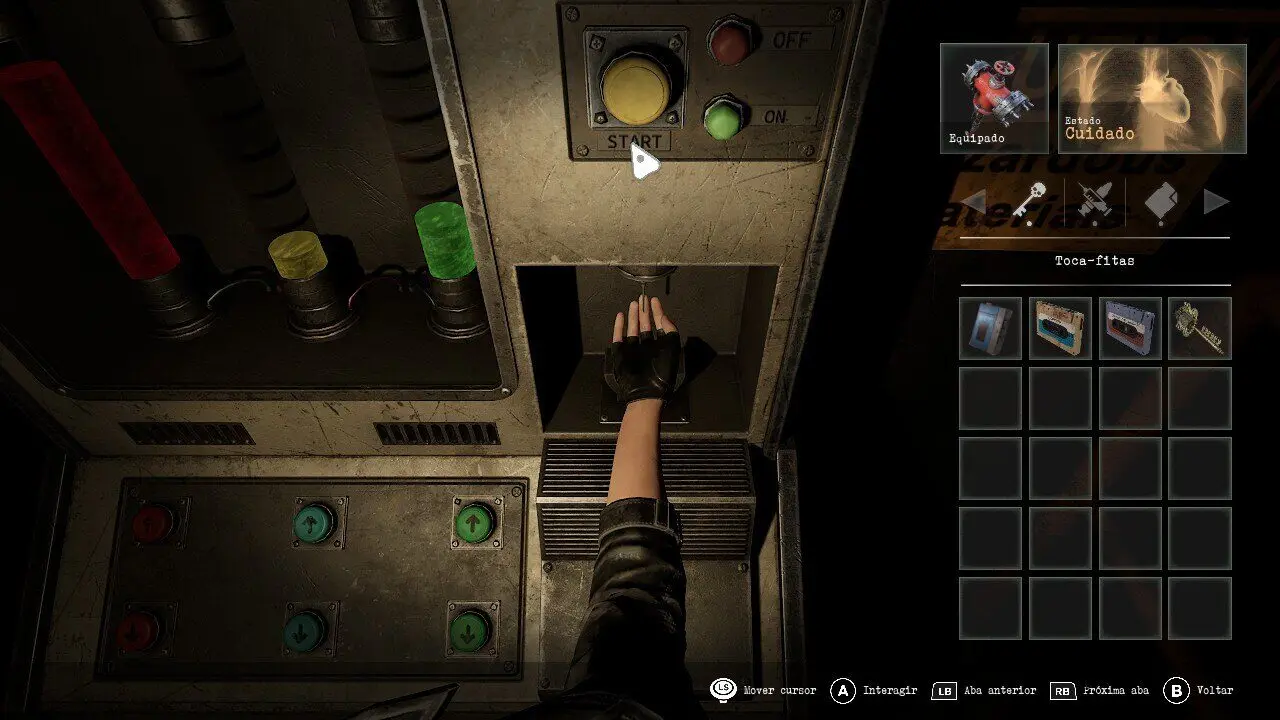The height and width of the screenshot is (720, 1280).
Task: Hit the green ON button
Action: coord(724,118)
